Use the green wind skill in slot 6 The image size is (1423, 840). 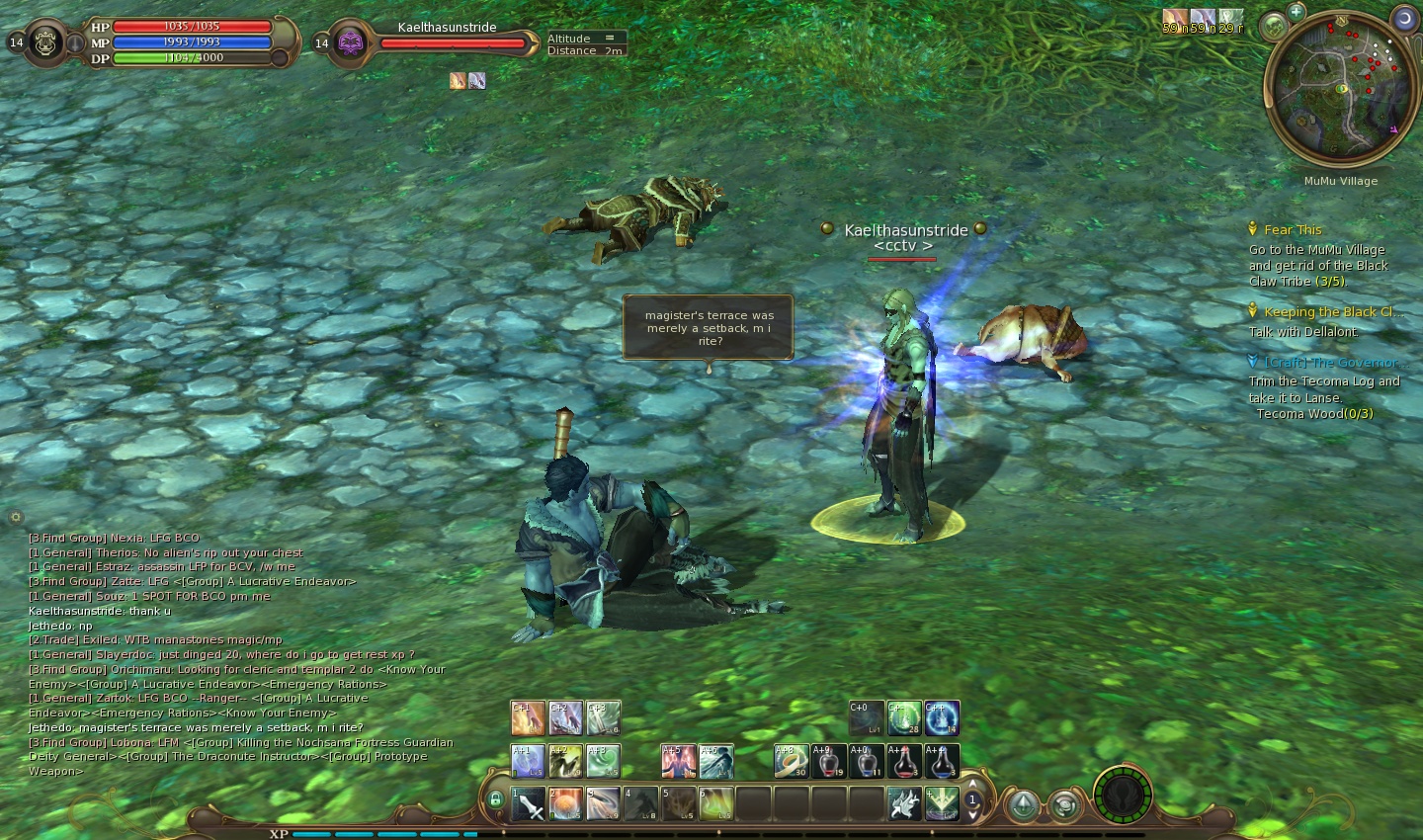pos(715,803)
